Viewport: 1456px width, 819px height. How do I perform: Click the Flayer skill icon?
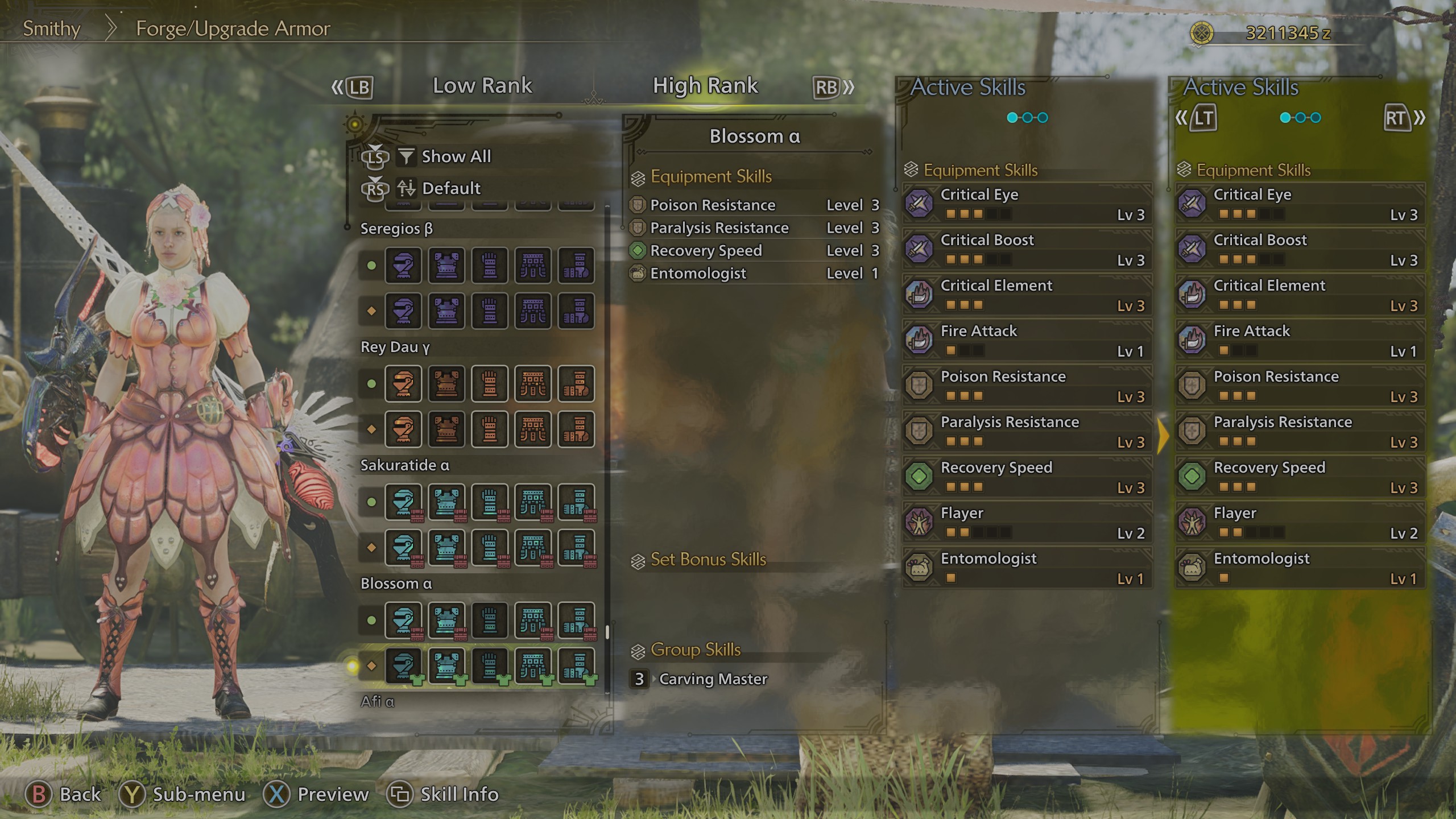[x=919, y=522]
